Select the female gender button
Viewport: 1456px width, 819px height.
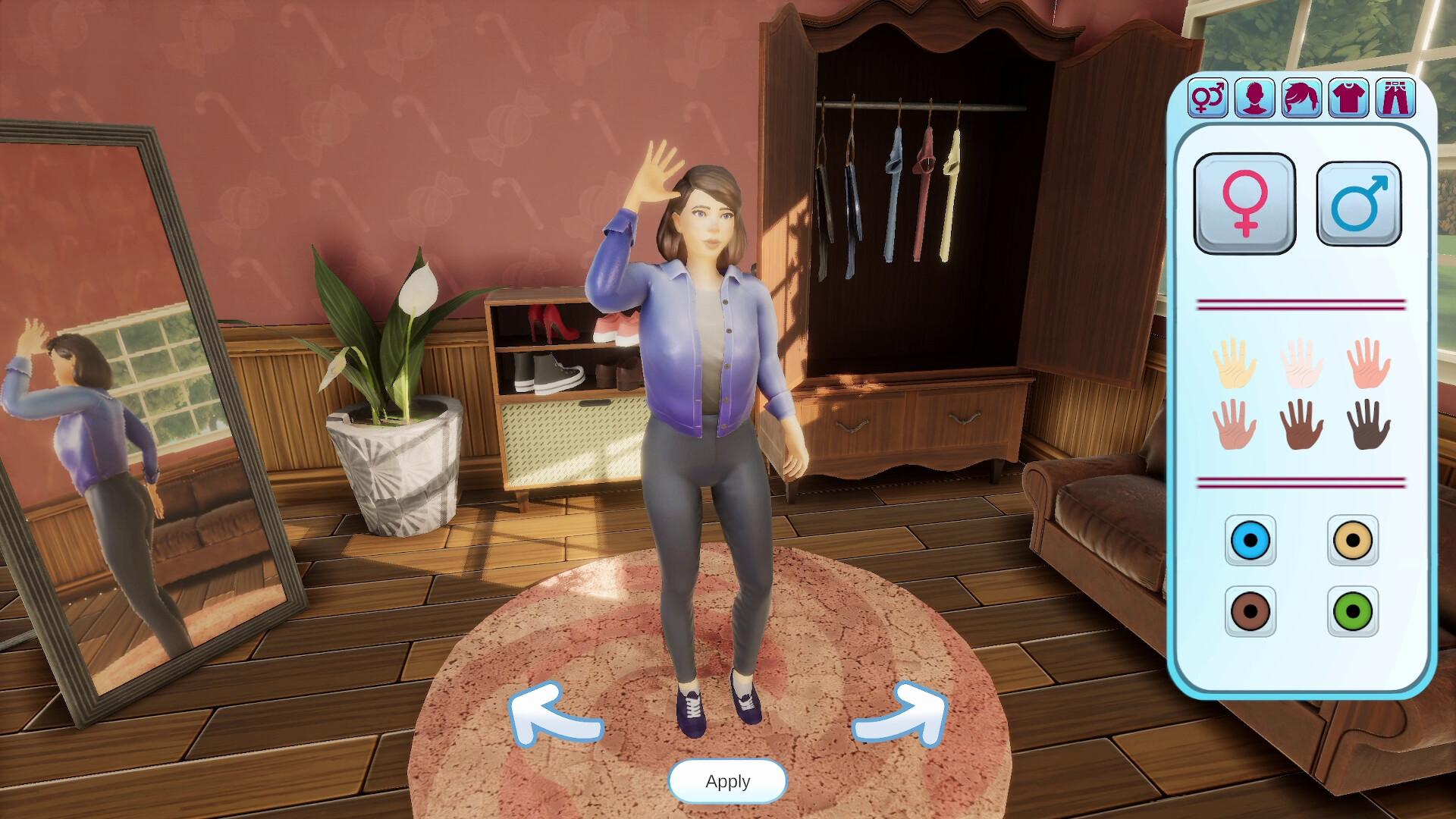click(x=1244, y=203)
